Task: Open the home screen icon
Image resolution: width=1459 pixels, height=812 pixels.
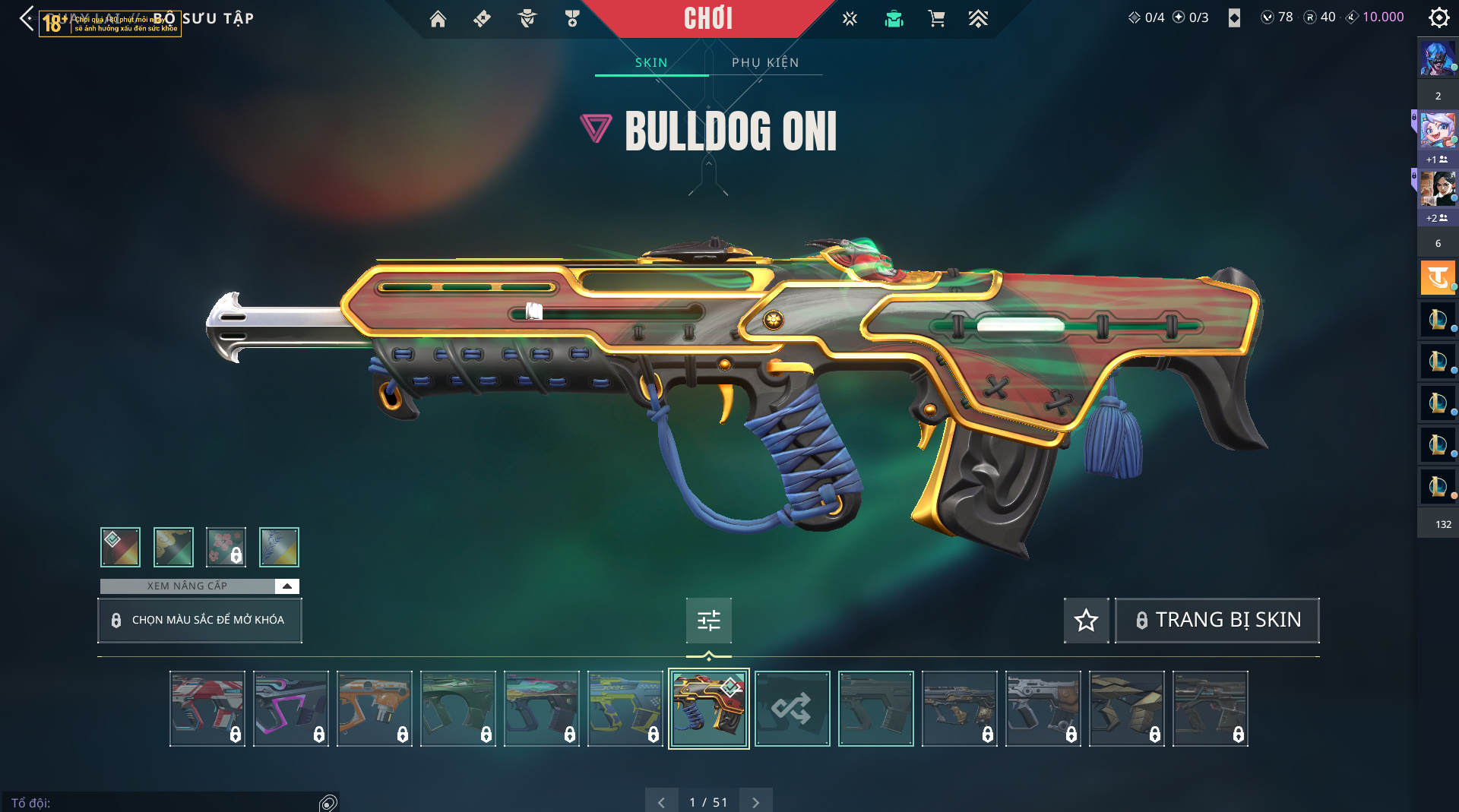Action: point(438,19)
